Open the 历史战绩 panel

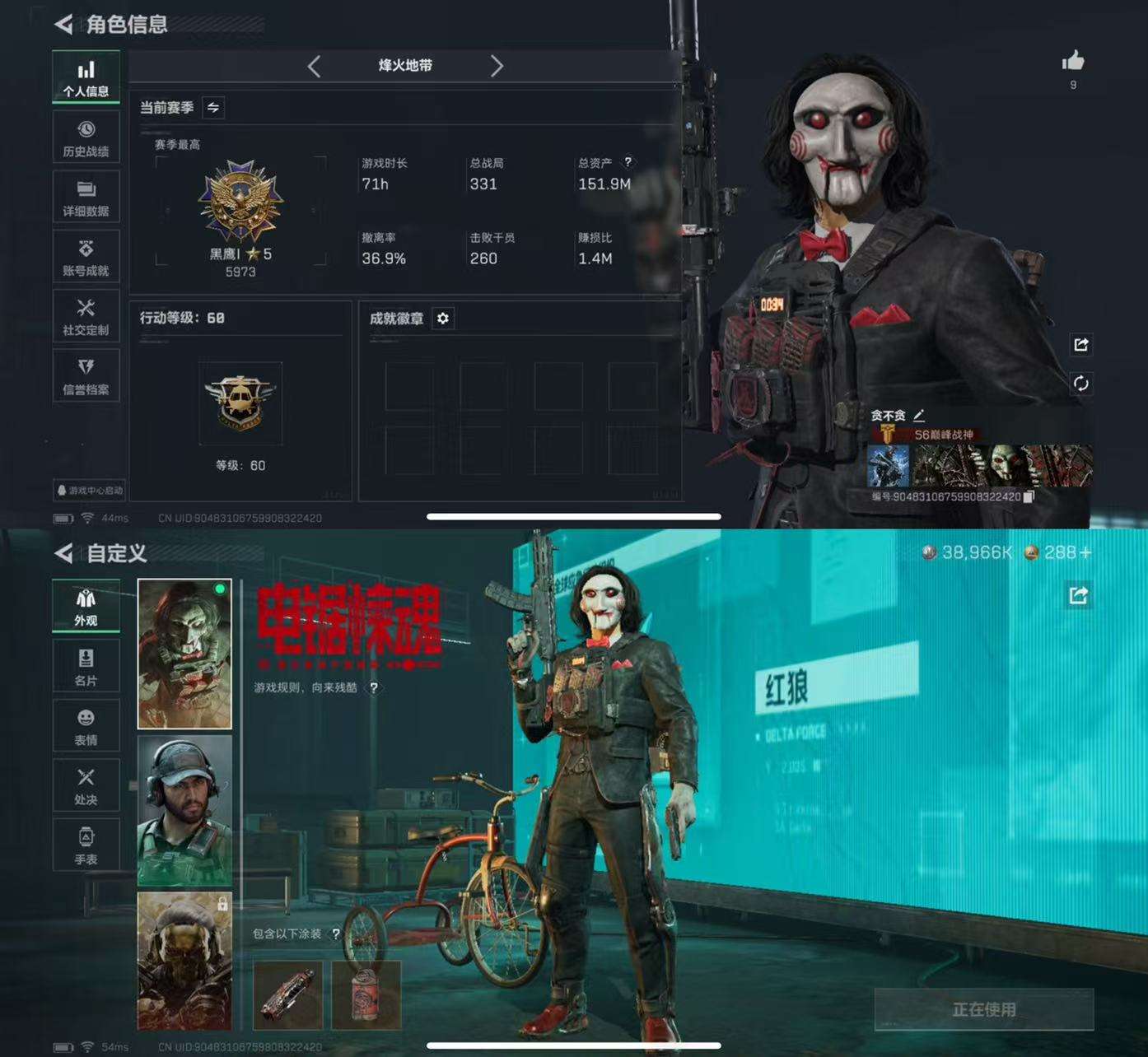tap(86, 137)
